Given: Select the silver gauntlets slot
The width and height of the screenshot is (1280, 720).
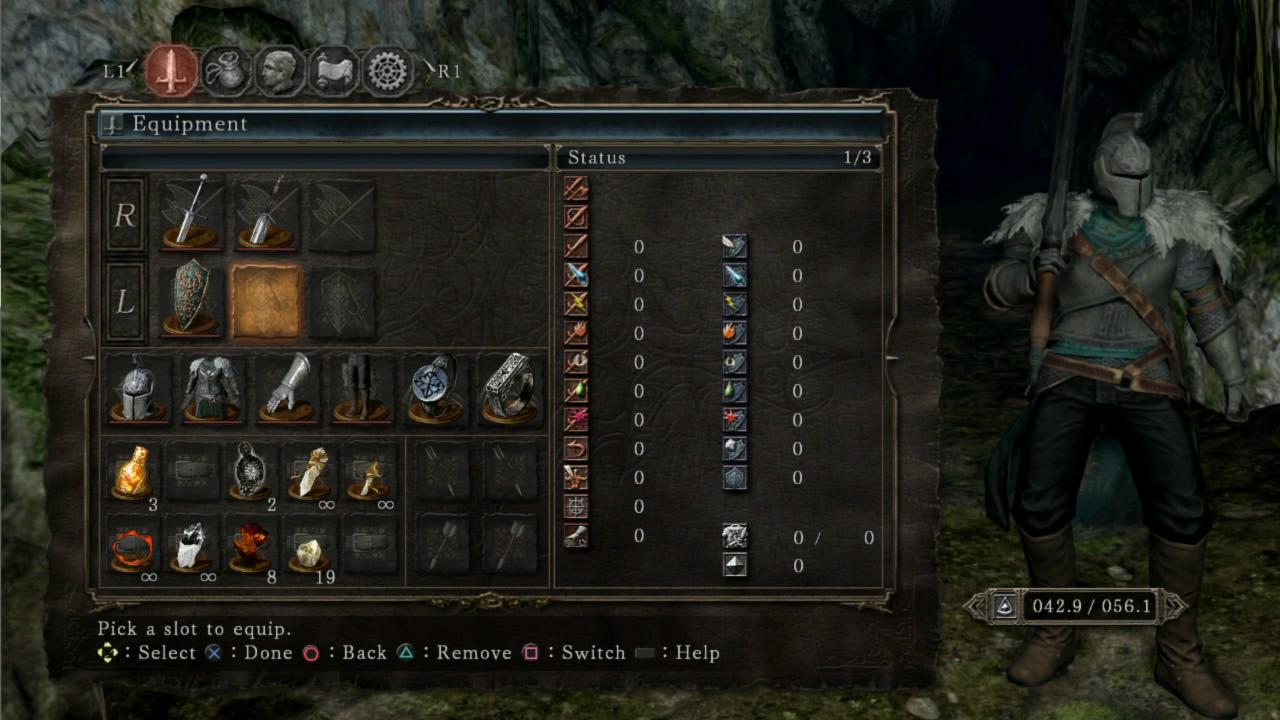Looking at the screenshot, I should point(286,388).
